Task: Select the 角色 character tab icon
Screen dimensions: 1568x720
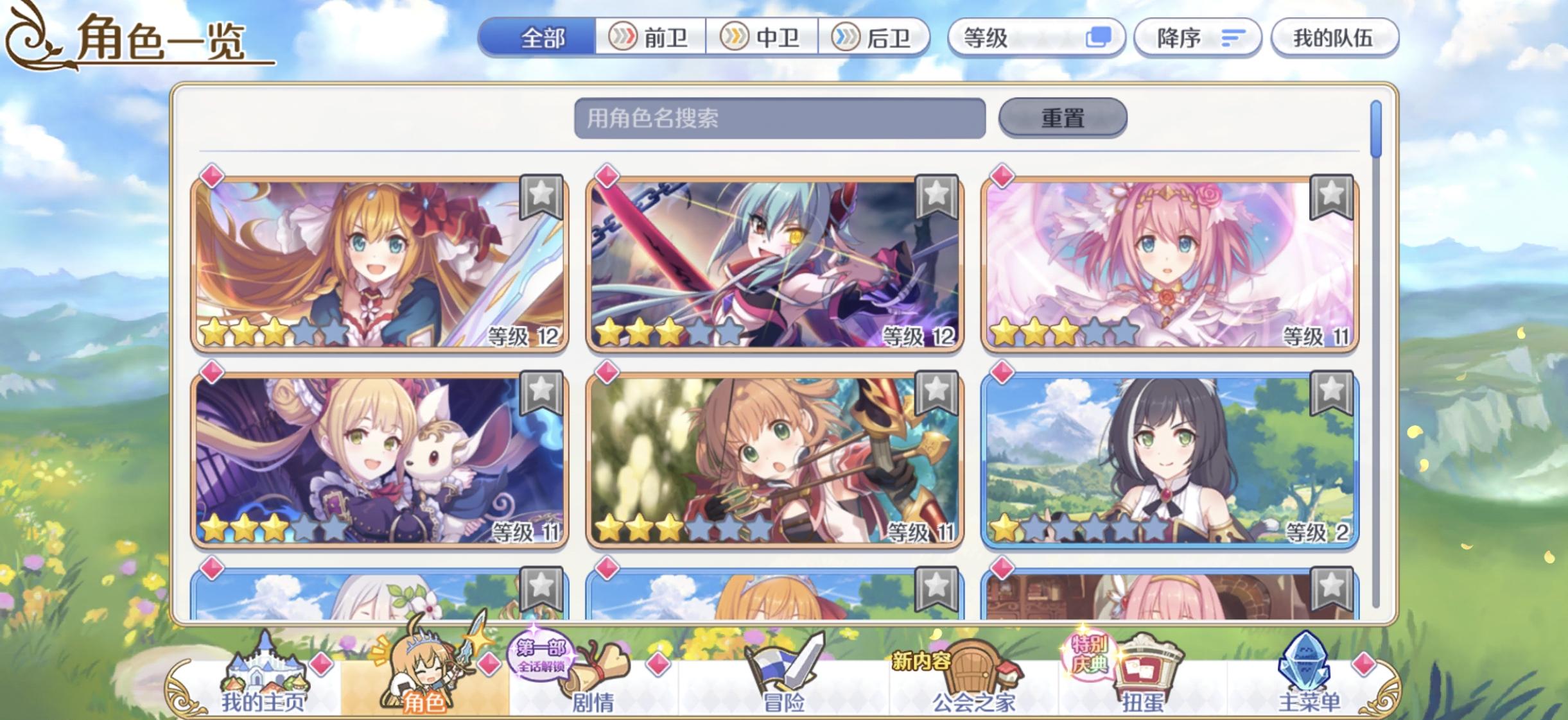Action: [424, 669]
